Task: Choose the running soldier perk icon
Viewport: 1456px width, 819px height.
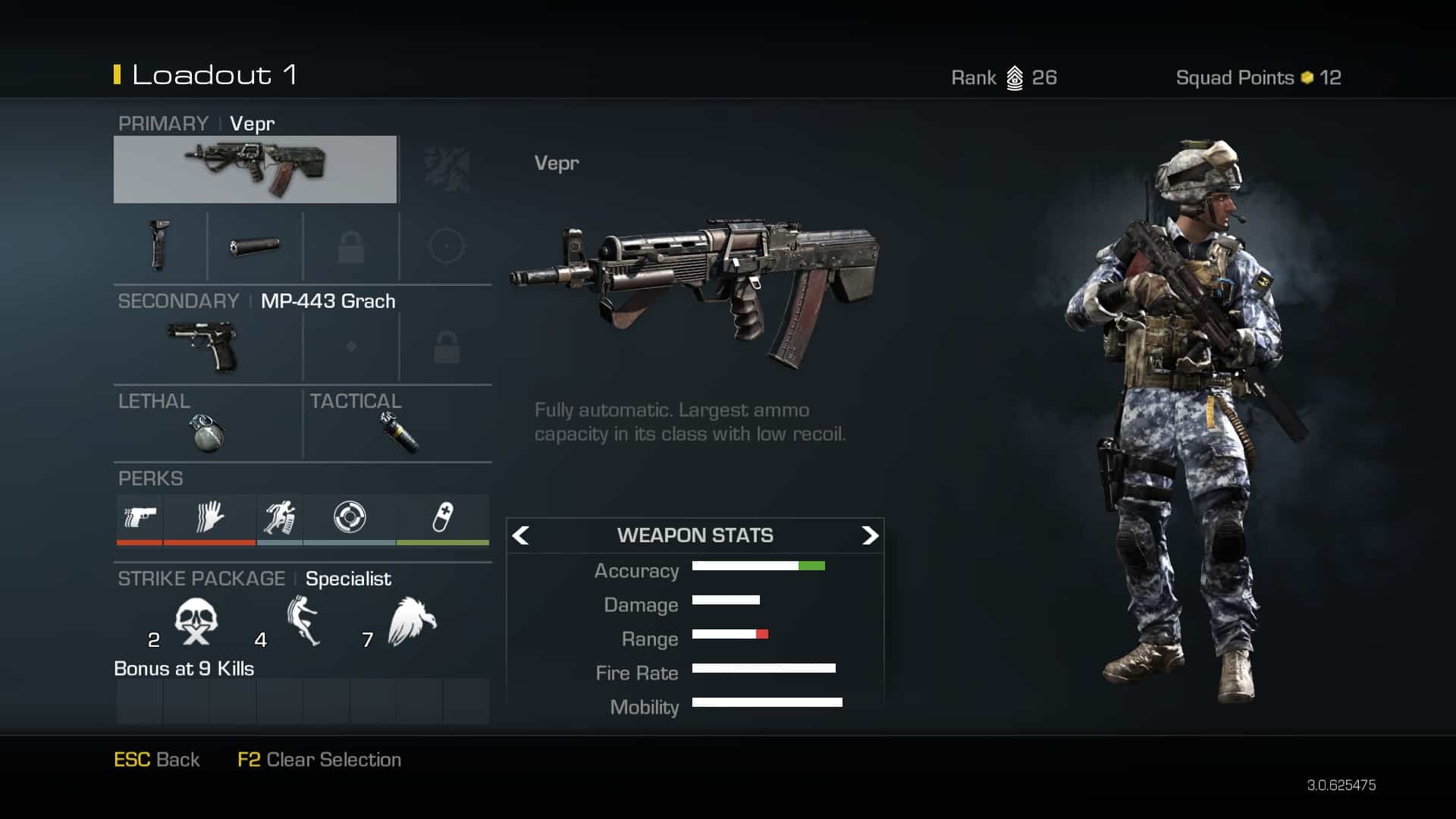Action: point(279,518)
